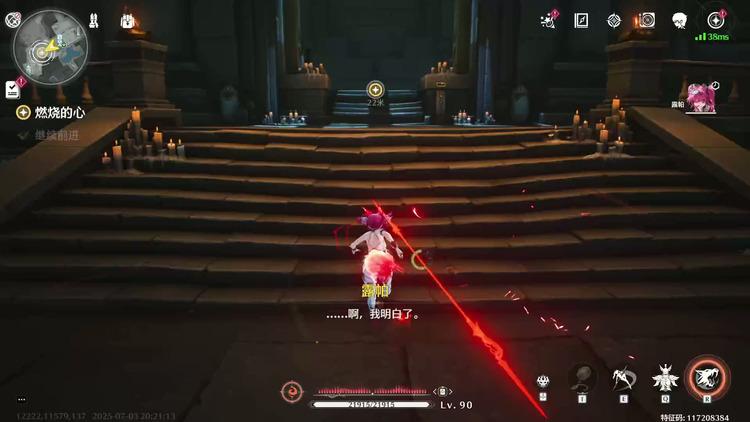
Task: Open the character head profile icon
Action: [x=679, y=20]
